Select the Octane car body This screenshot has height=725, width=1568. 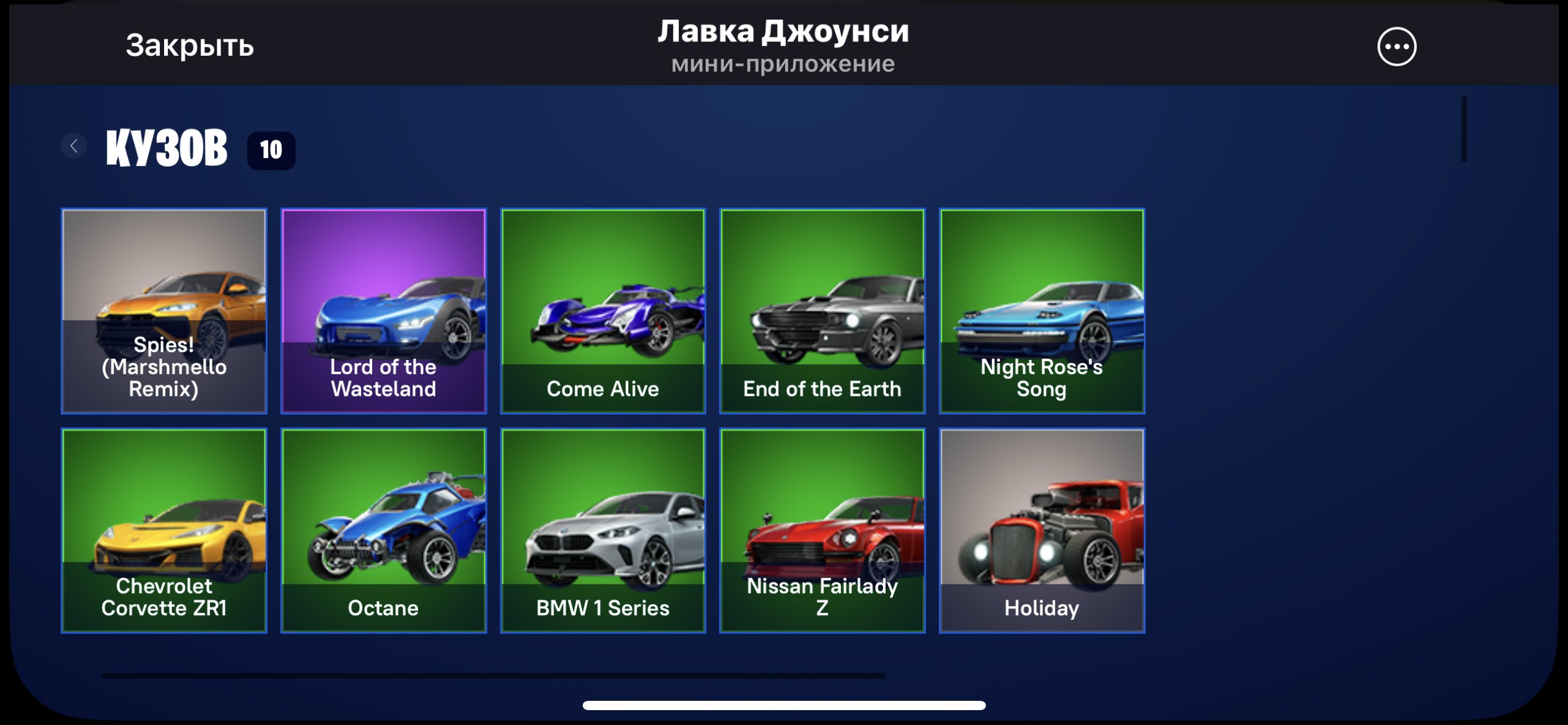point(383,530)
